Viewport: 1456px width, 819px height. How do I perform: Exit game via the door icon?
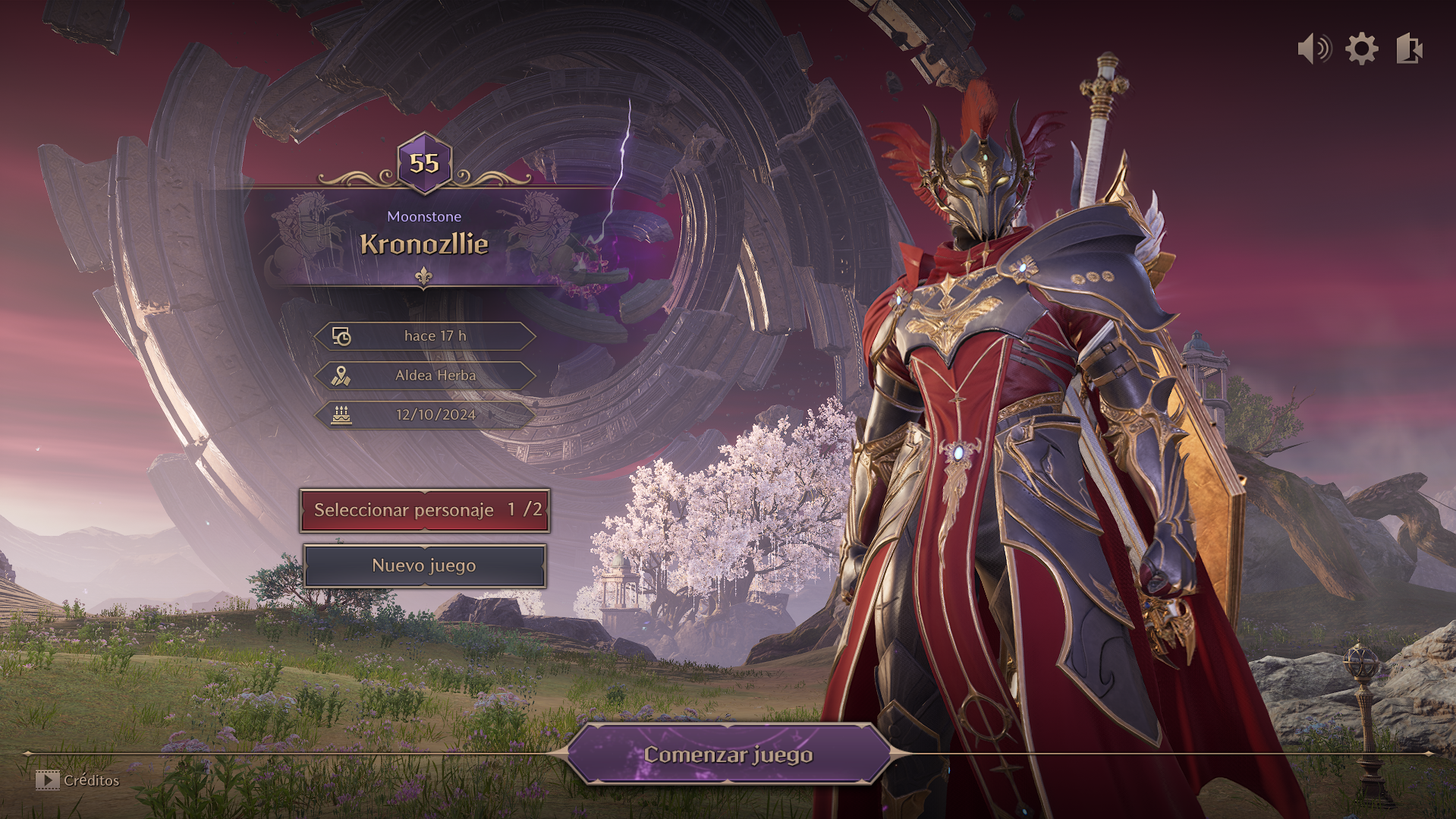point(1409,49)
